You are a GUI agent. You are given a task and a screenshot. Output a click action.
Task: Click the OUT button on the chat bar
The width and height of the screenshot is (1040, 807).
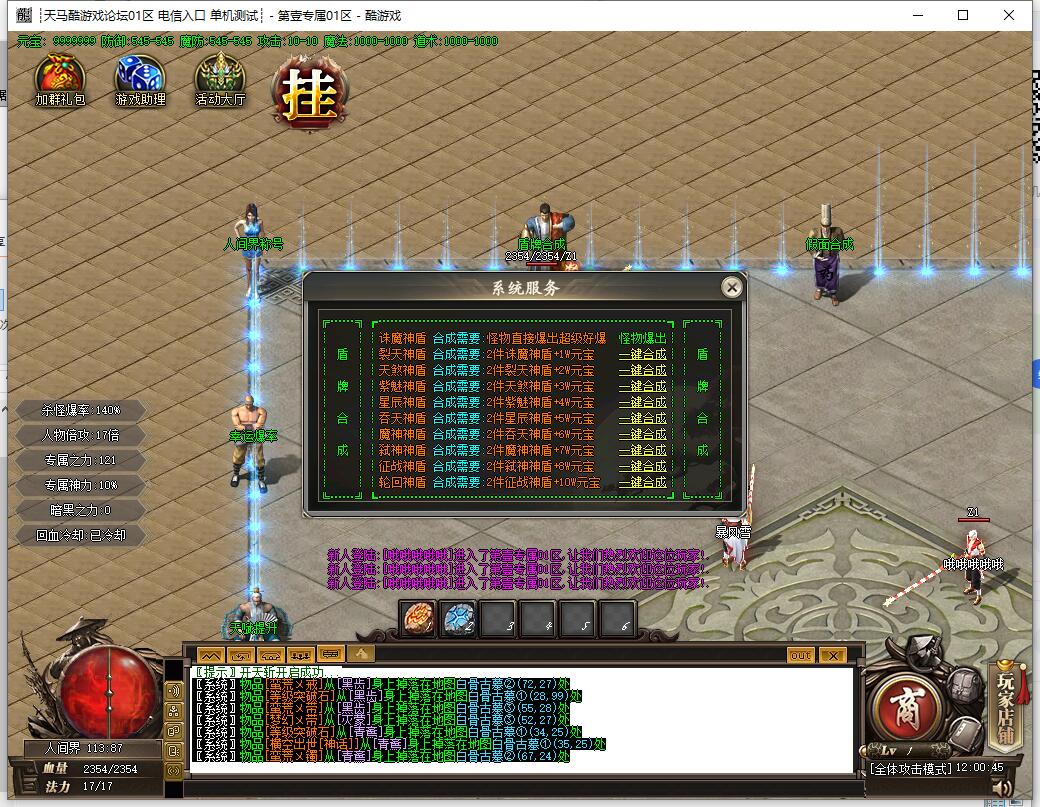[x=800, y=655]
